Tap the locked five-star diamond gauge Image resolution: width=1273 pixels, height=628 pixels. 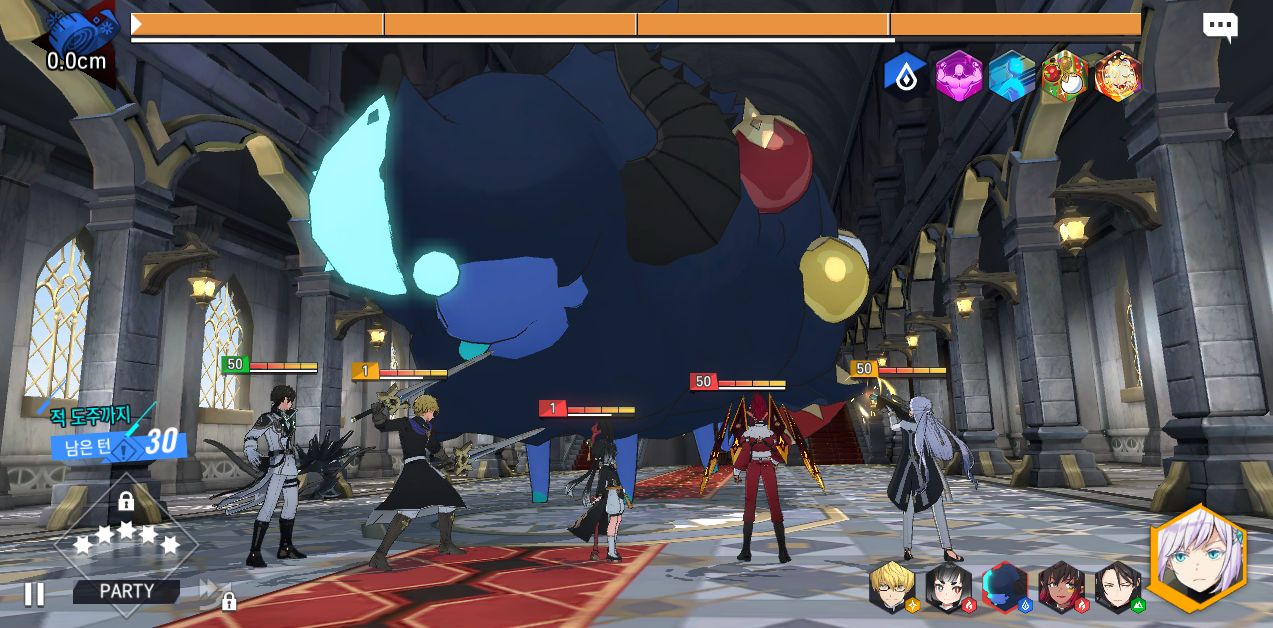point(126,538)
